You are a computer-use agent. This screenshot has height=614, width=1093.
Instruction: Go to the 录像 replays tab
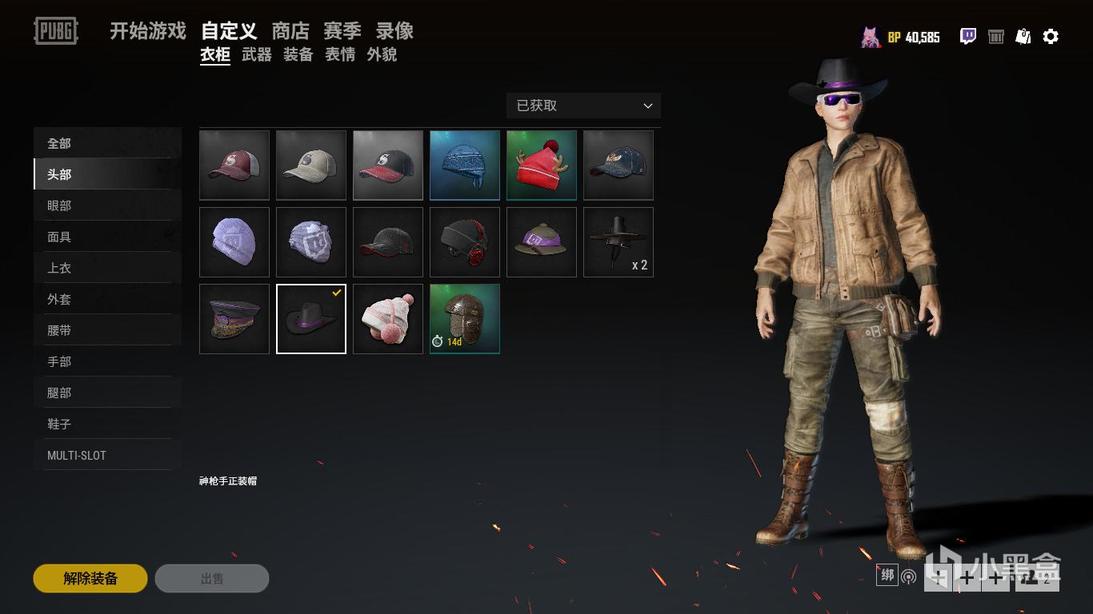[394, 31]
